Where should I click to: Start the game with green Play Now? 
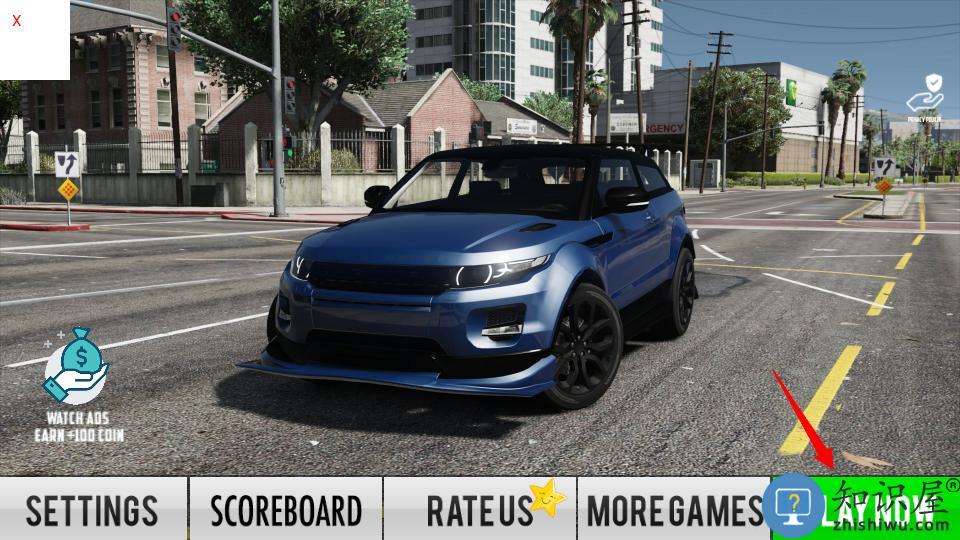(x=866, y=510)
